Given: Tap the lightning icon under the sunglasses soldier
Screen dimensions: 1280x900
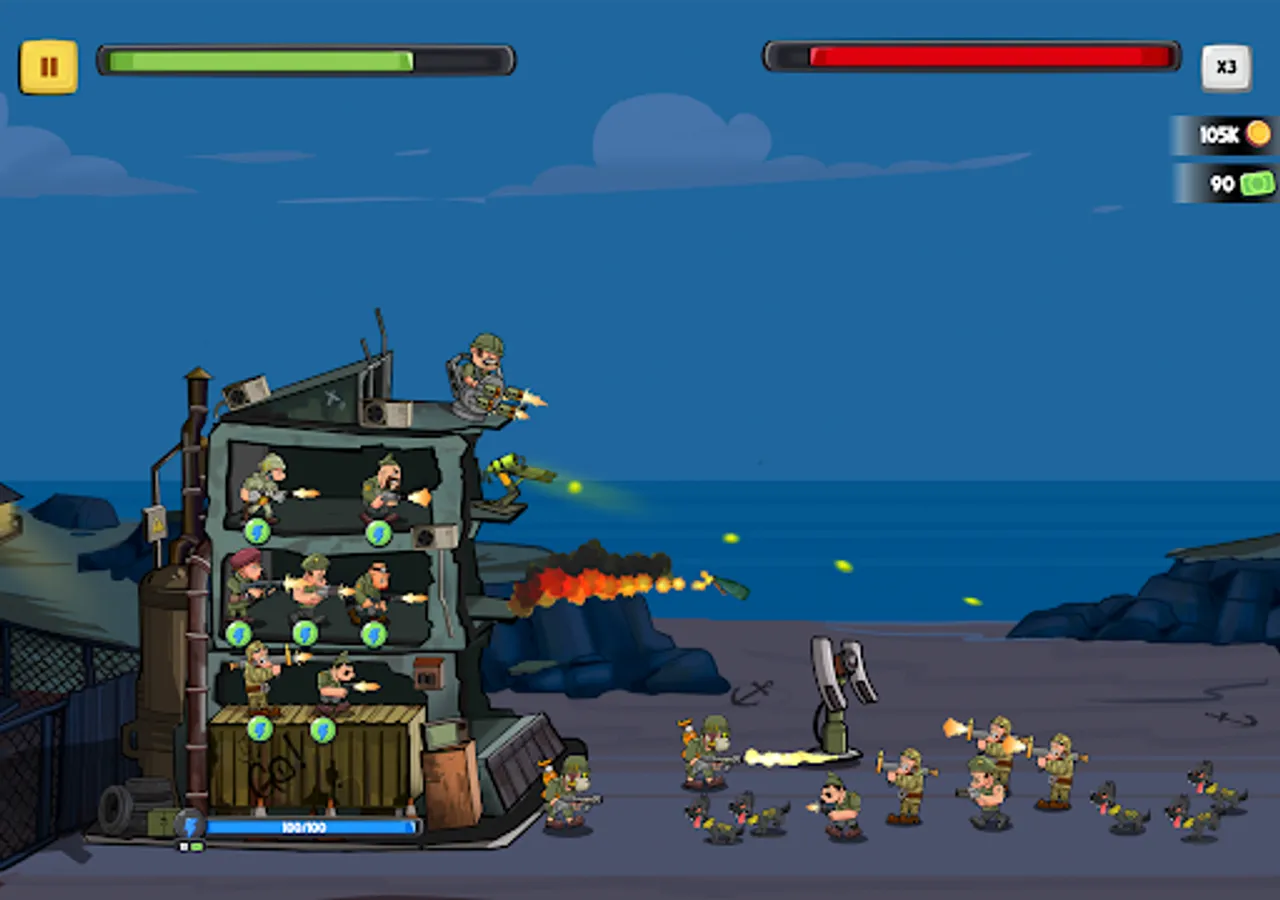Looking at the screenshot, I should click(374, 633).
